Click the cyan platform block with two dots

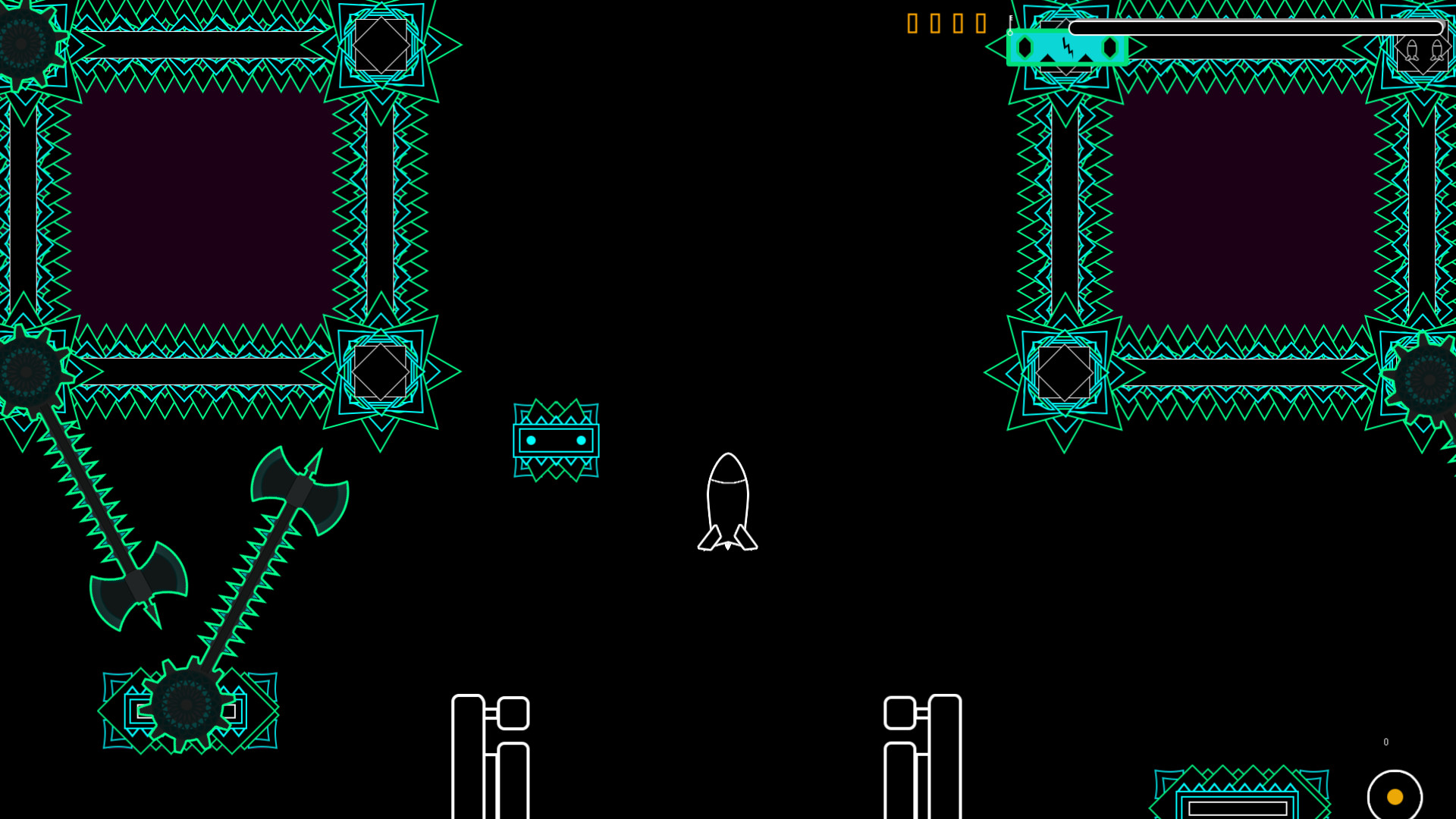pyautogui.click(x=557, y=438)
